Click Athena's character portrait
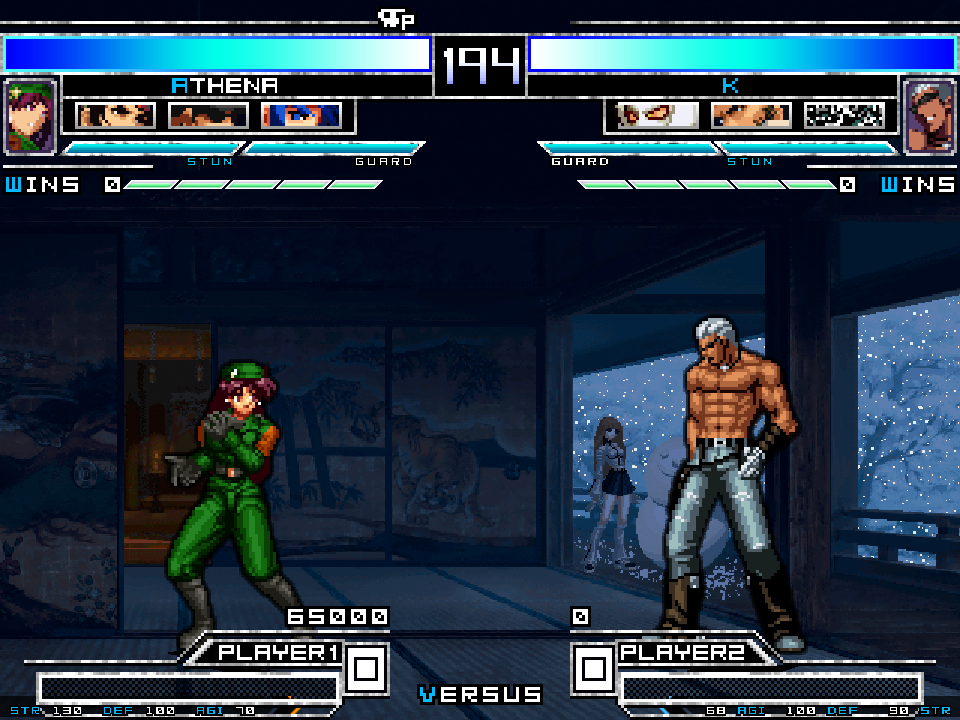This screenshot has height=720, width=960. pos(30,116)
